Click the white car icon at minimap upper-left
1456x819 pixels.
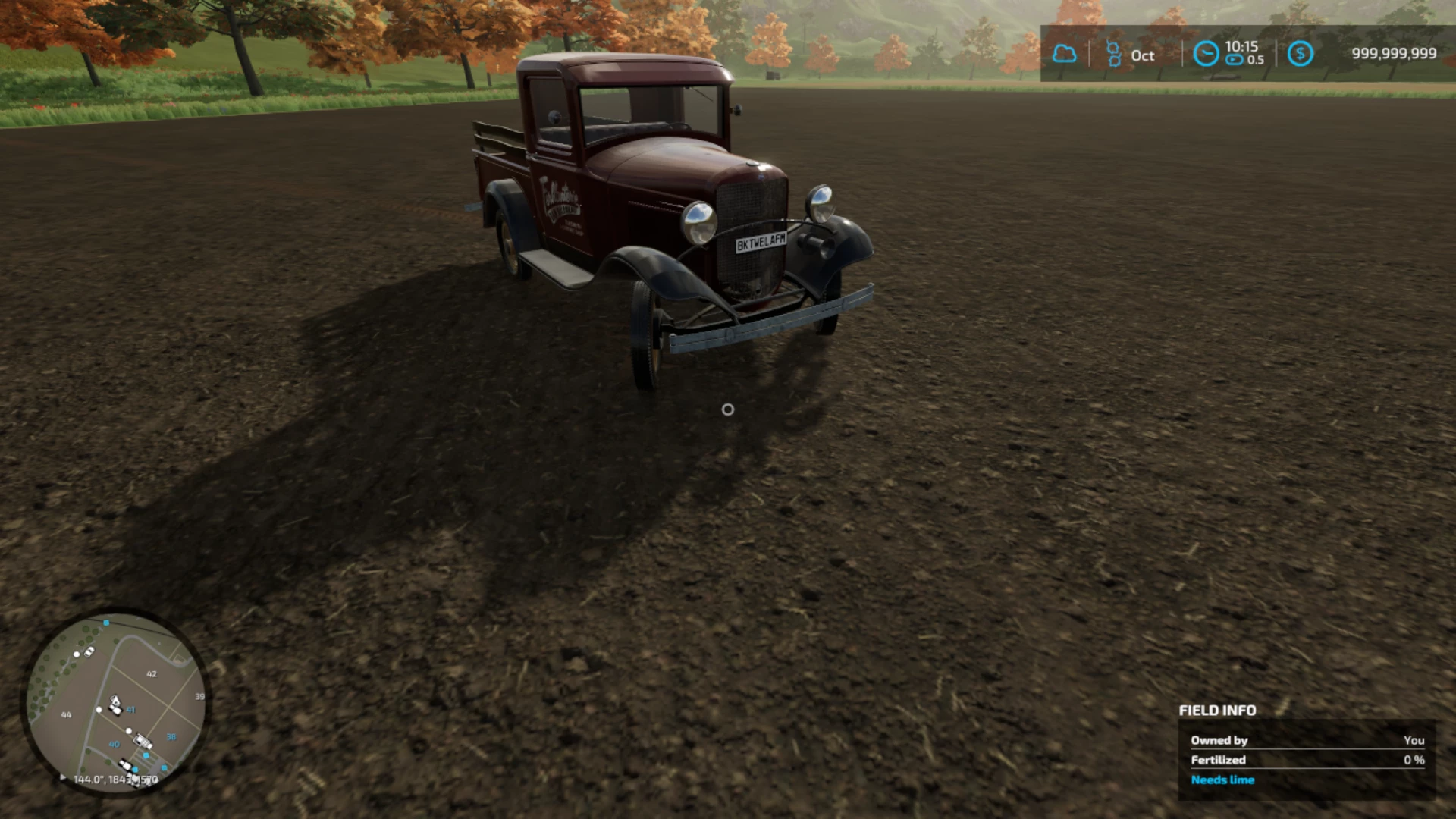[89, 653]
